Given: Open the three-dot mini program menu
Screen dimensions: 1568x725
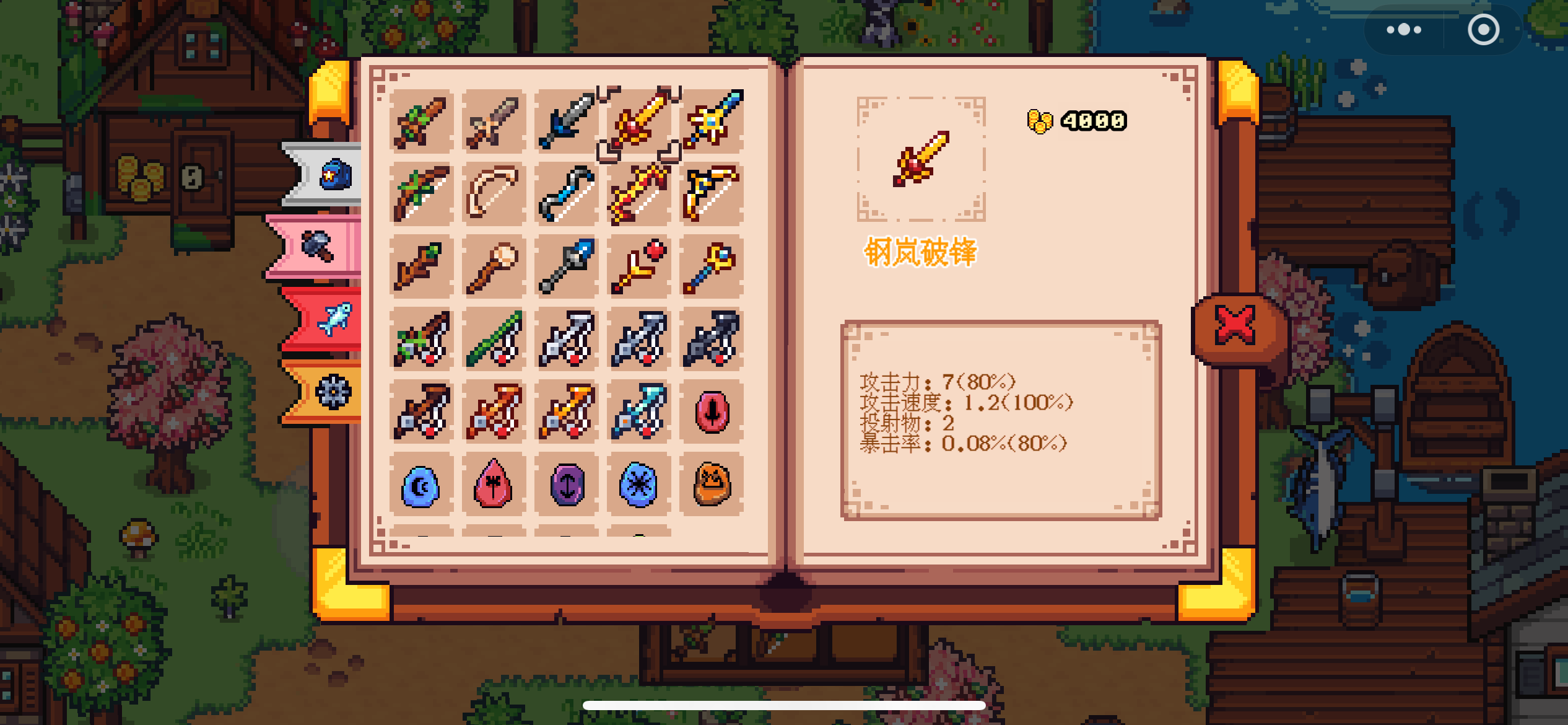Looking at the screenshot, I should click(1403, 30).
